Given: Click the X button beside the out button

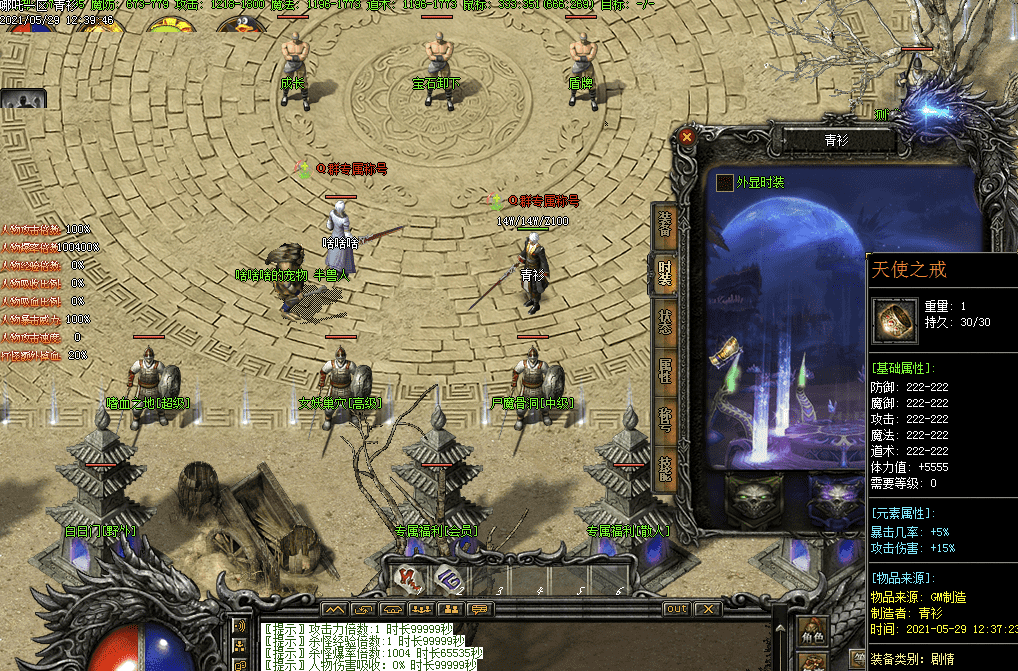Looking at the screenshot, I should click(707, 609).
